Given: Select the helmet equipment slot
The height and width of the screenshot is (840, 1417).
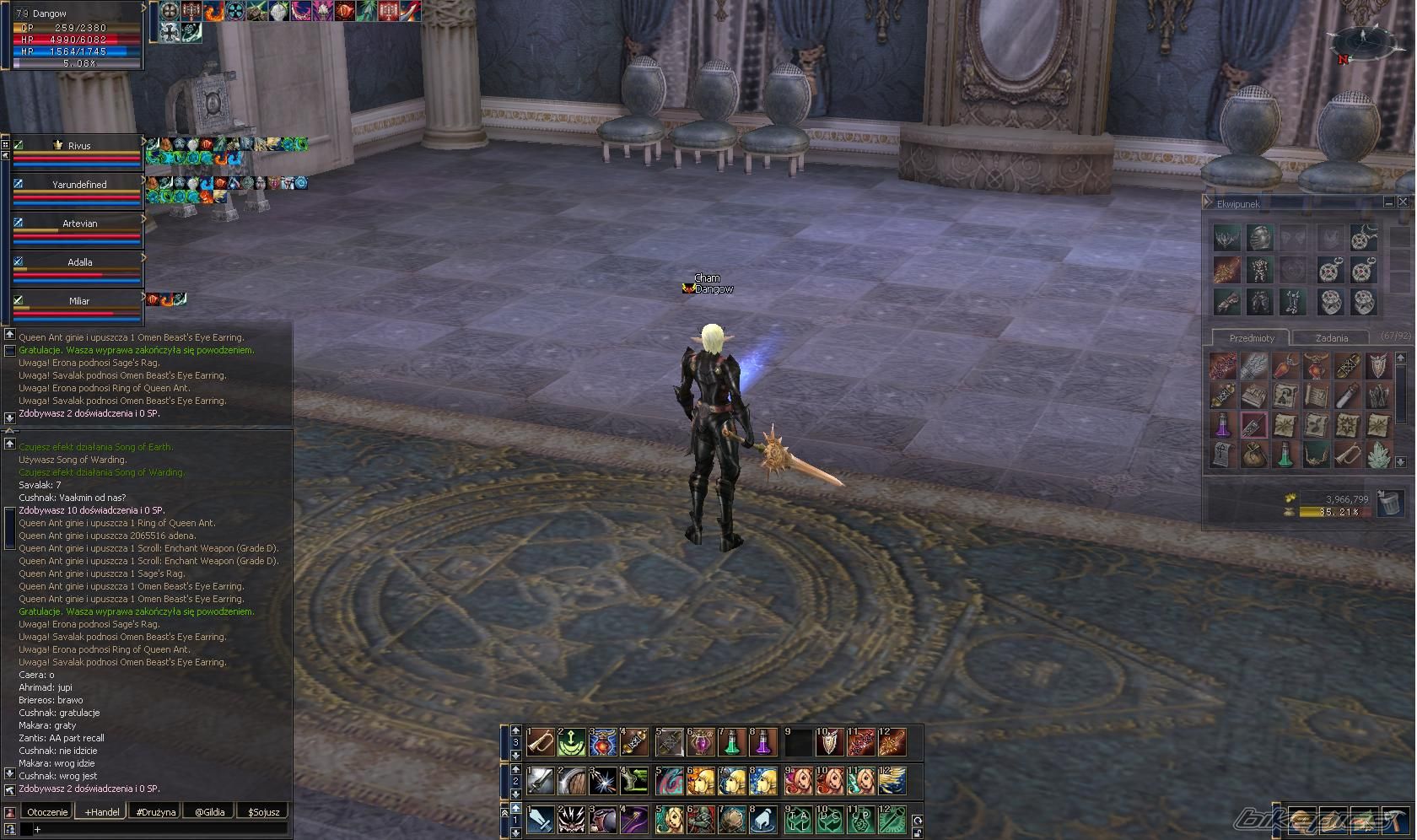Looking at the screenshot, I should point(1259,238).
